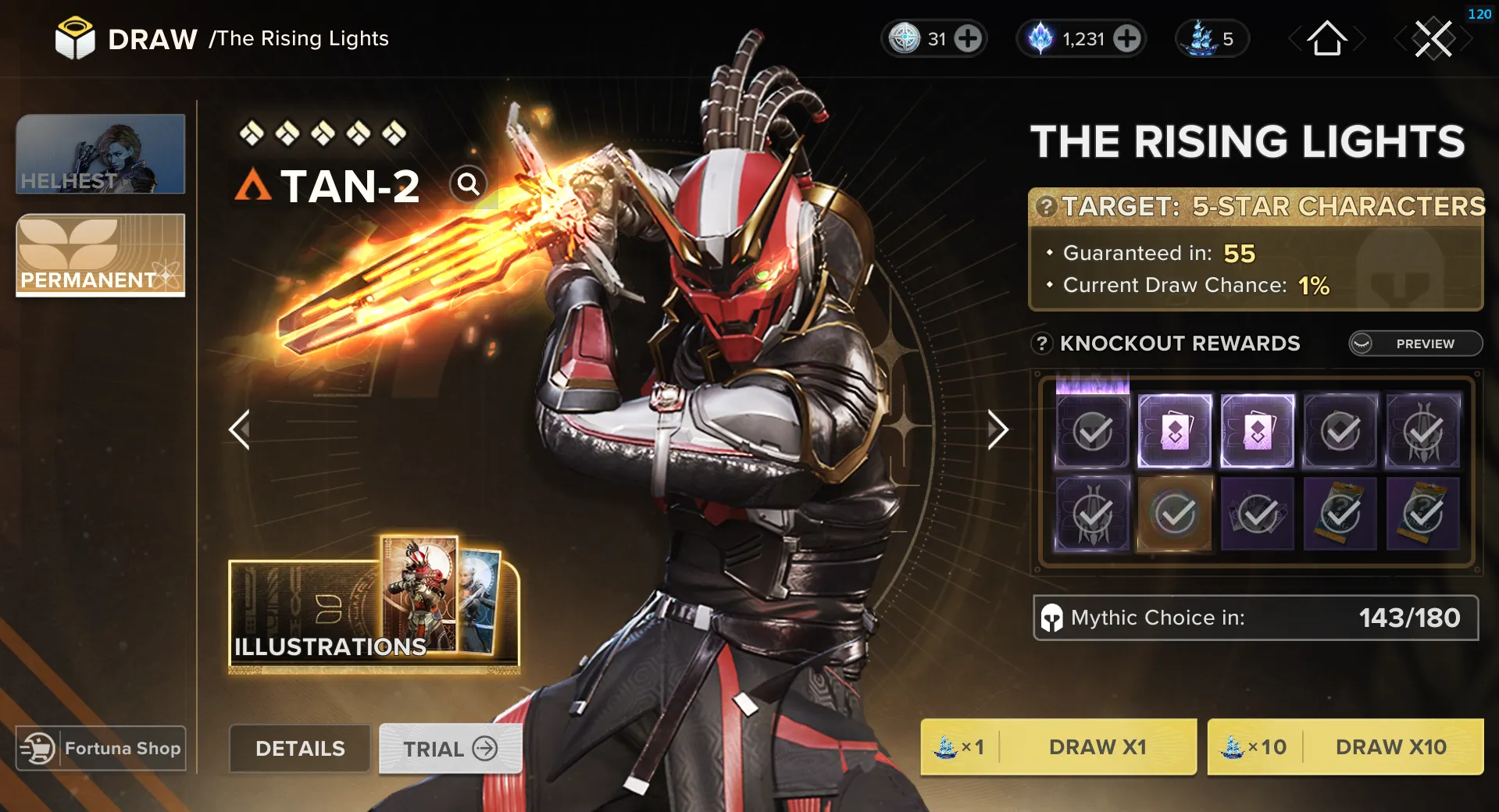Toggle the gold checkmark knockout reward tile
This screenshot has height=812, width=1499.
[1175, 514]
